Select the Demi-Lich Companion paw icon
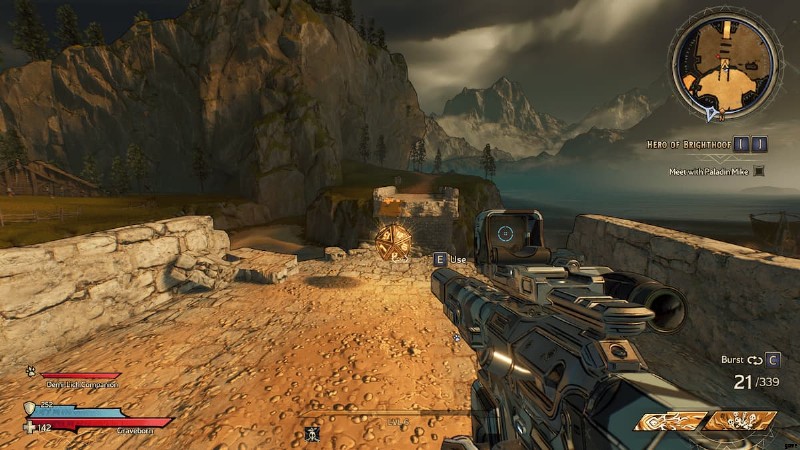 (x=31, y=370)
